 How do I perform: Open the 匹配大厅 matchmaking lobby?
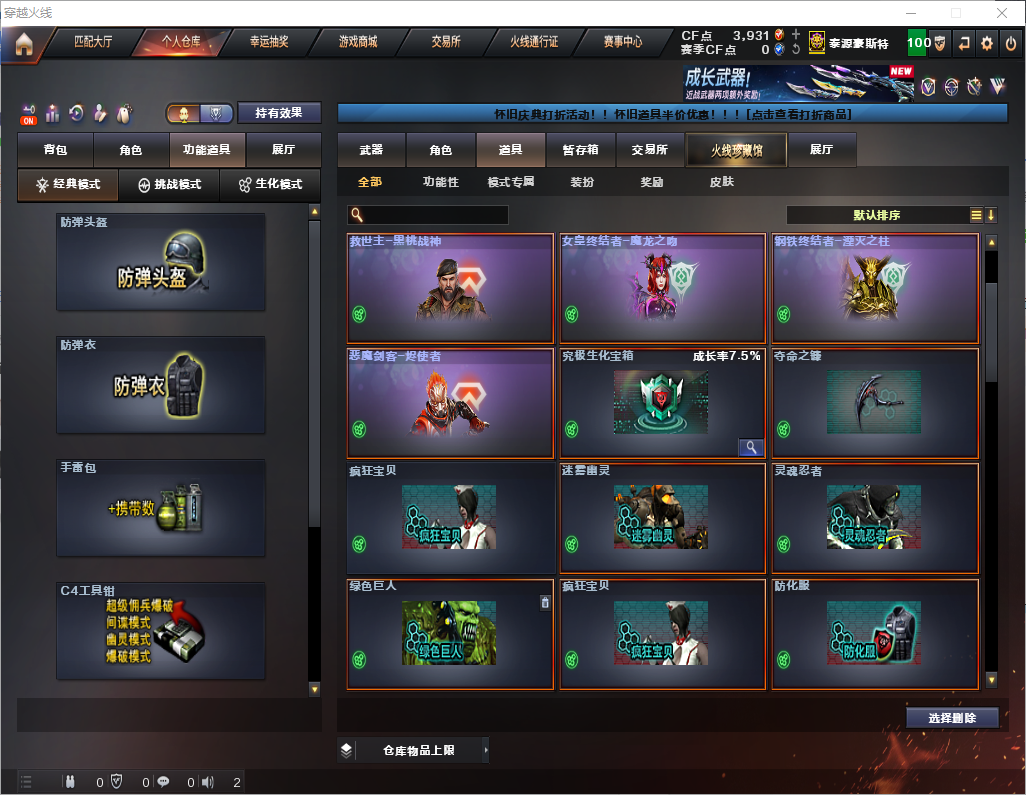tap(93, 42)
